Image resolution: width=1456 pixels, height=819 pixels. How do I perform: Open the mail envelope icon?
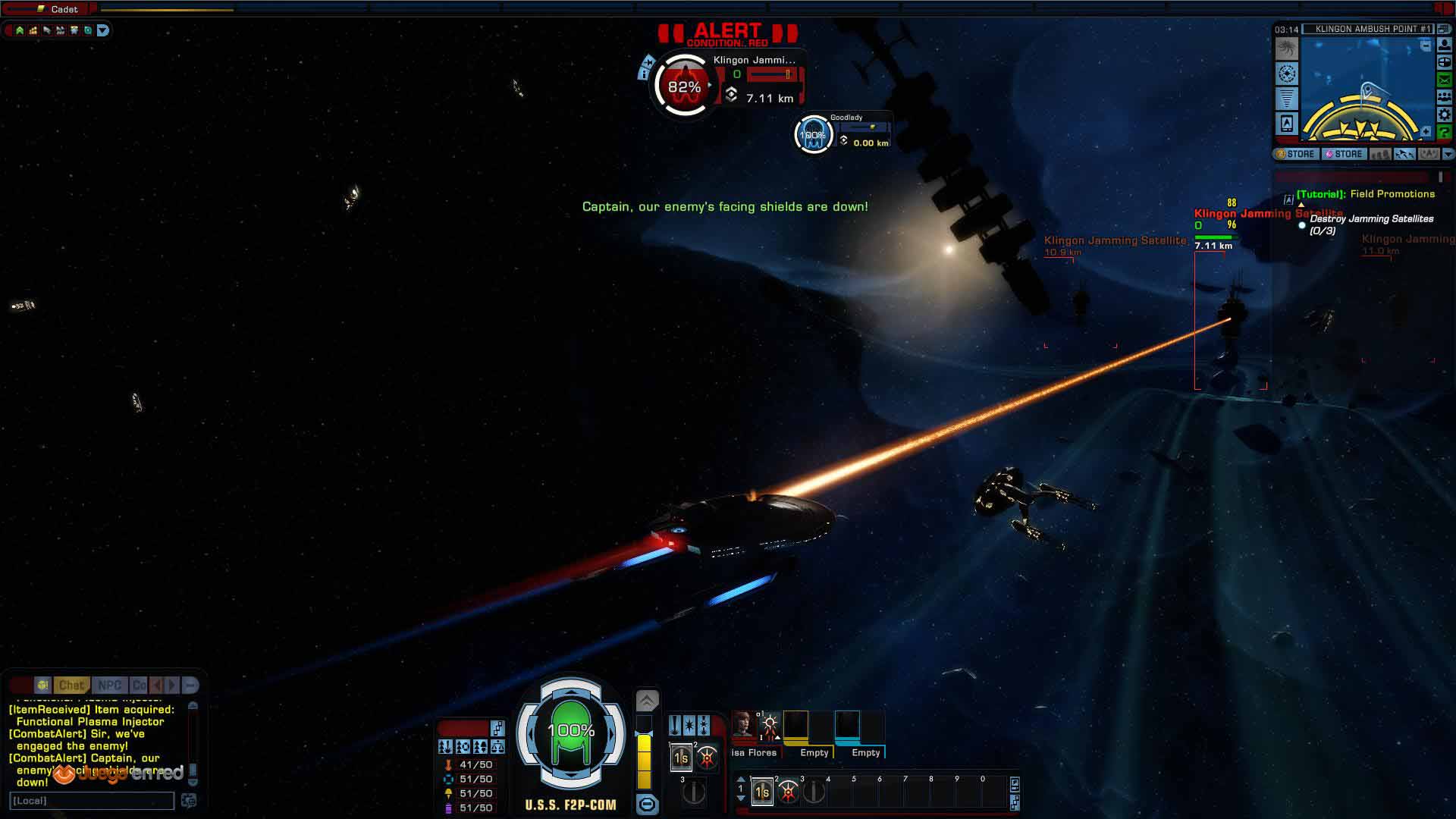(1445, 80)
